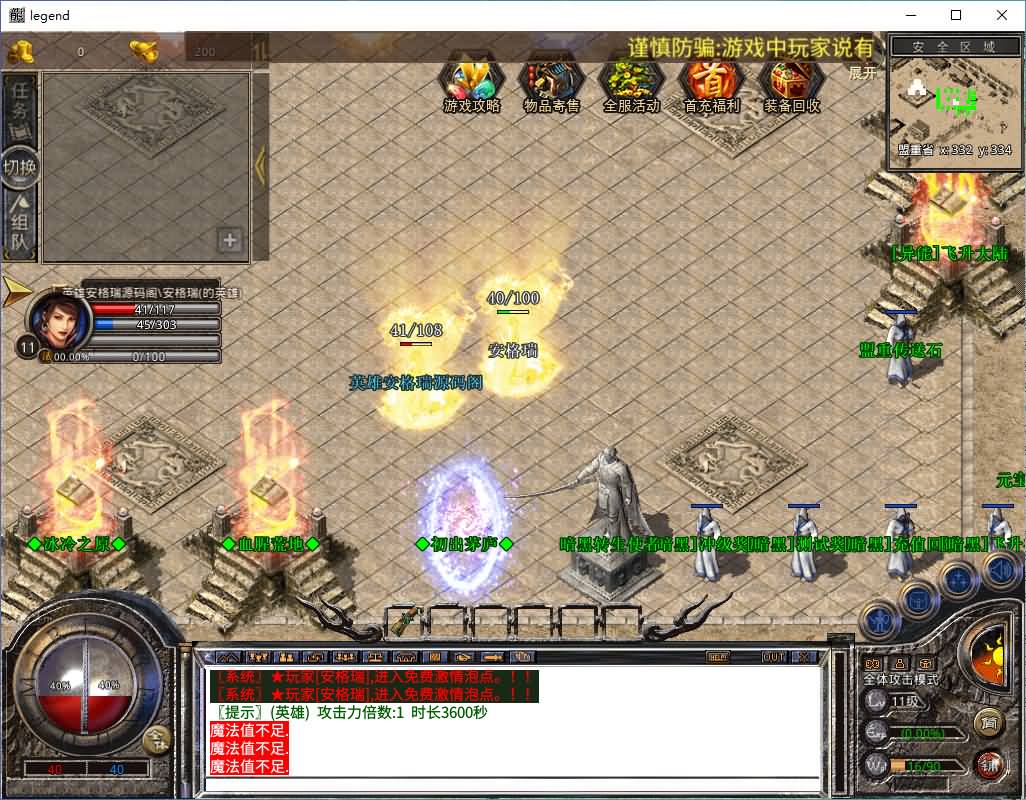Maximize the legend window
This screenshot has height=800, width=1026.
tap(956, 15)
